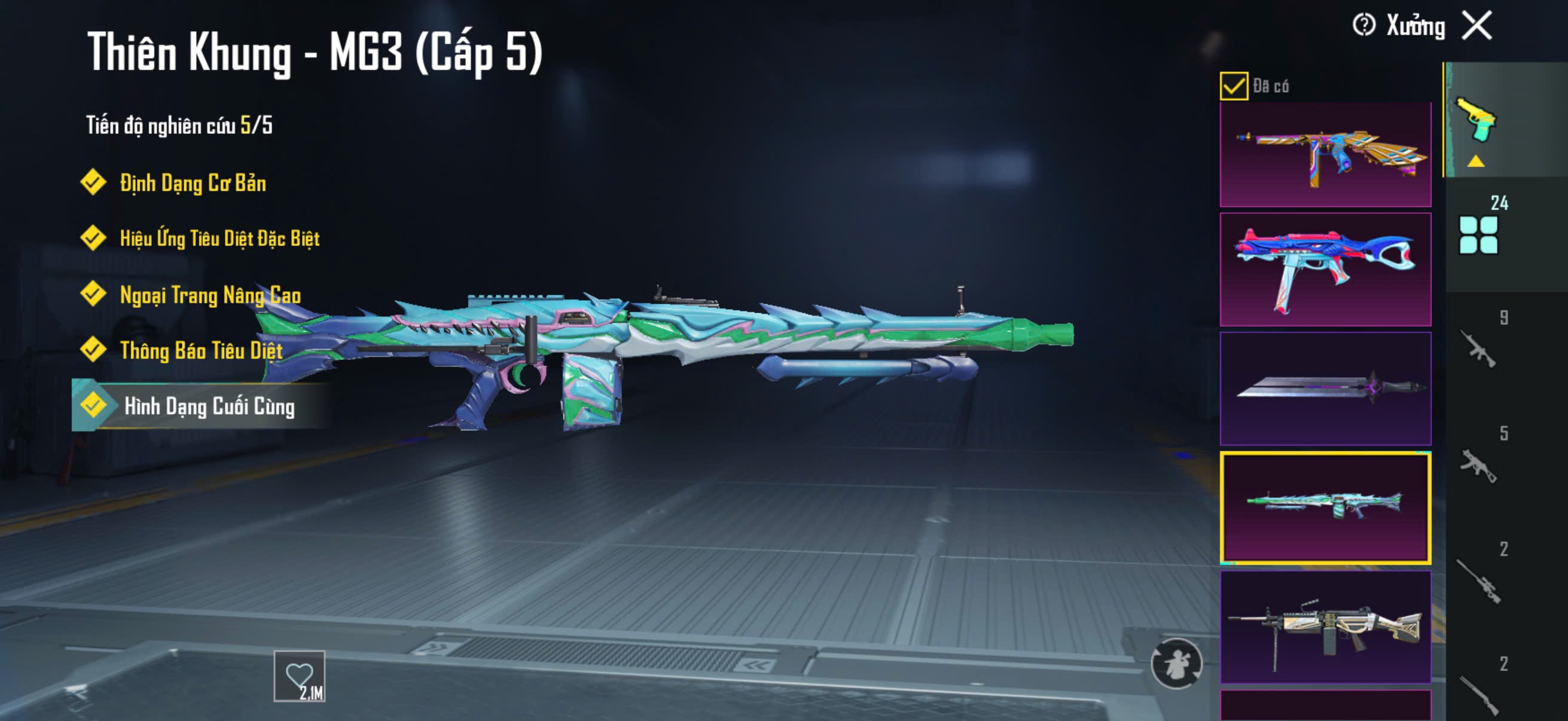The height and width of the screenshot is (721, 1568).
Task: Select the gold winged submachine gun skin
Action: pos(1325,155)
